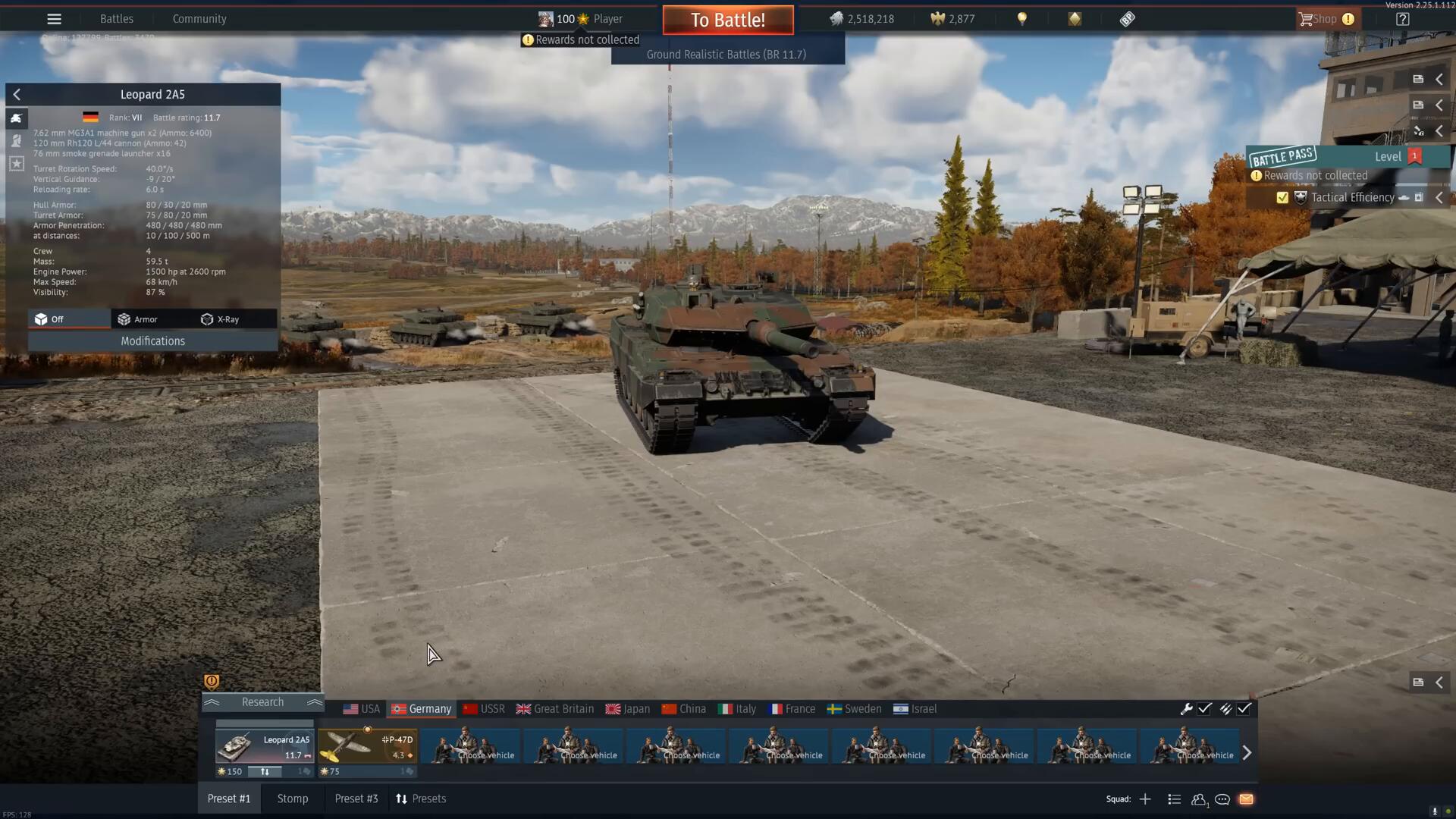Switch to the USSR nation tab

click(x=484, y=709)
